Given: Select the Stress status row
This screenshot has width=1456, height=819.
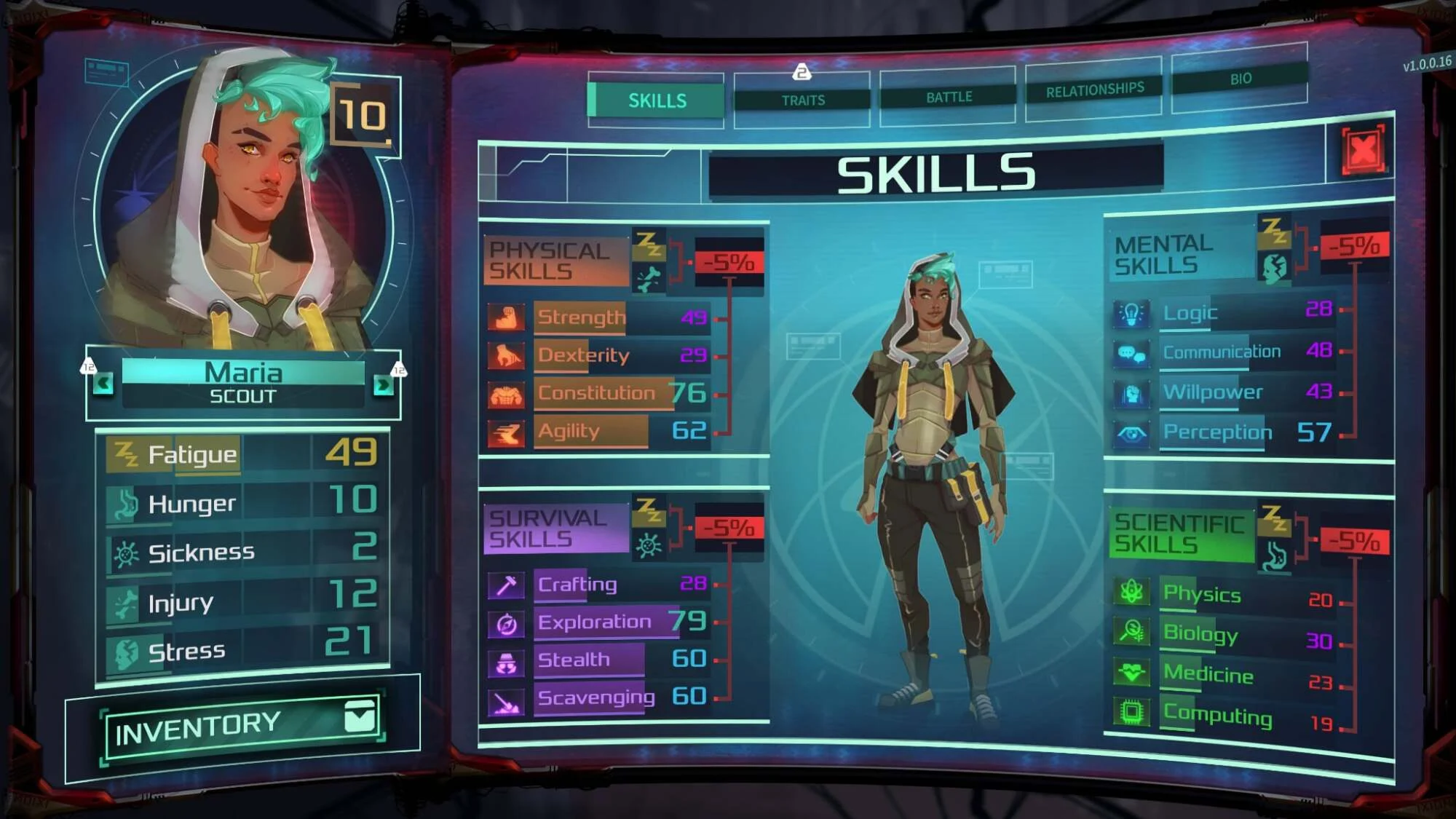Looking at the screenshot, I should click(243, 650).
